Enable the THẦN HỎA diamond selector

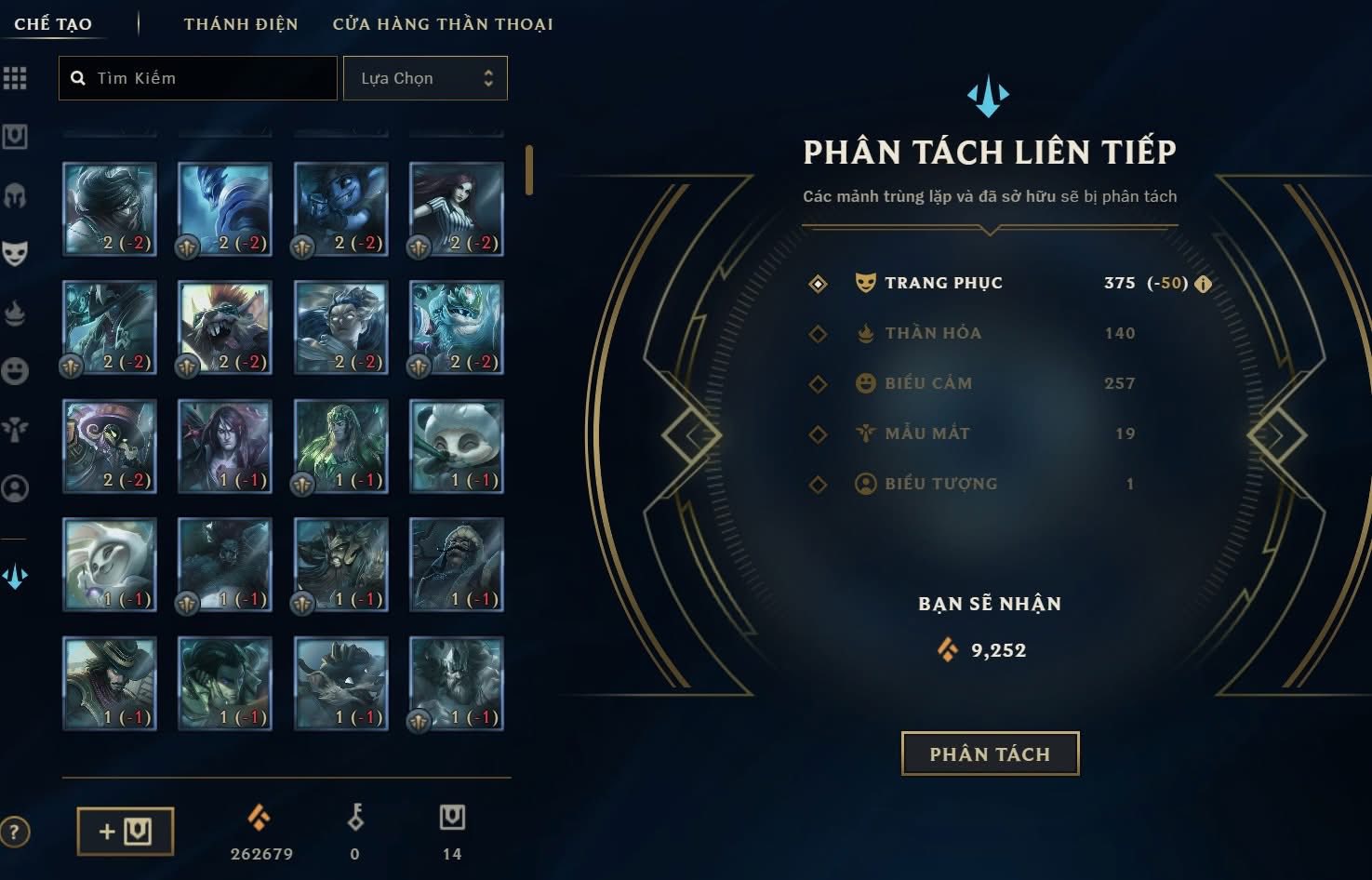tap(818, 333)
